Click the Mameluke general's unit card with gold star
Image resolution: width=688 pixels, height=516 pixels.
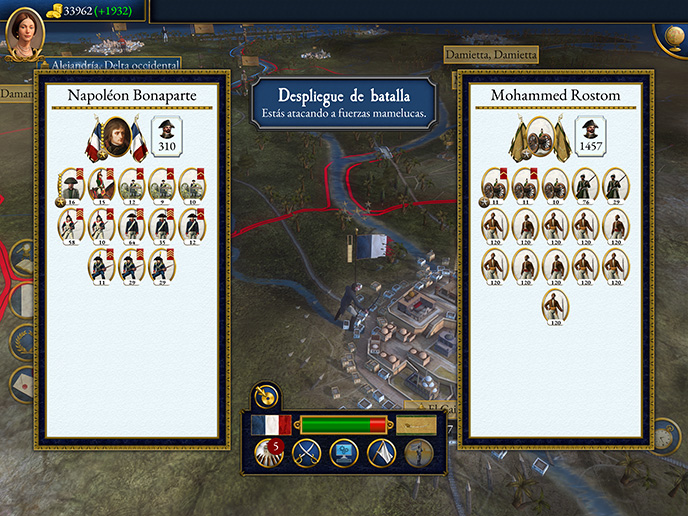(x=495, y=184)
